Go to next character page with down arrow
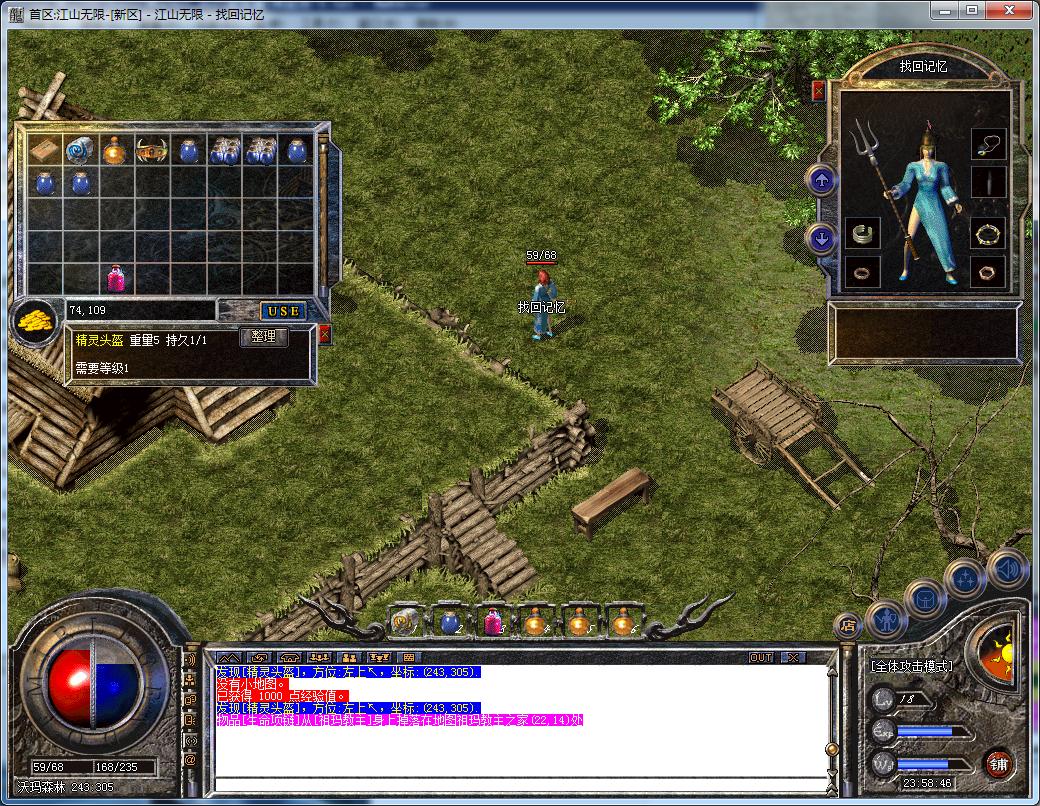Screen dimensions: 1040x806 point(822,239)
